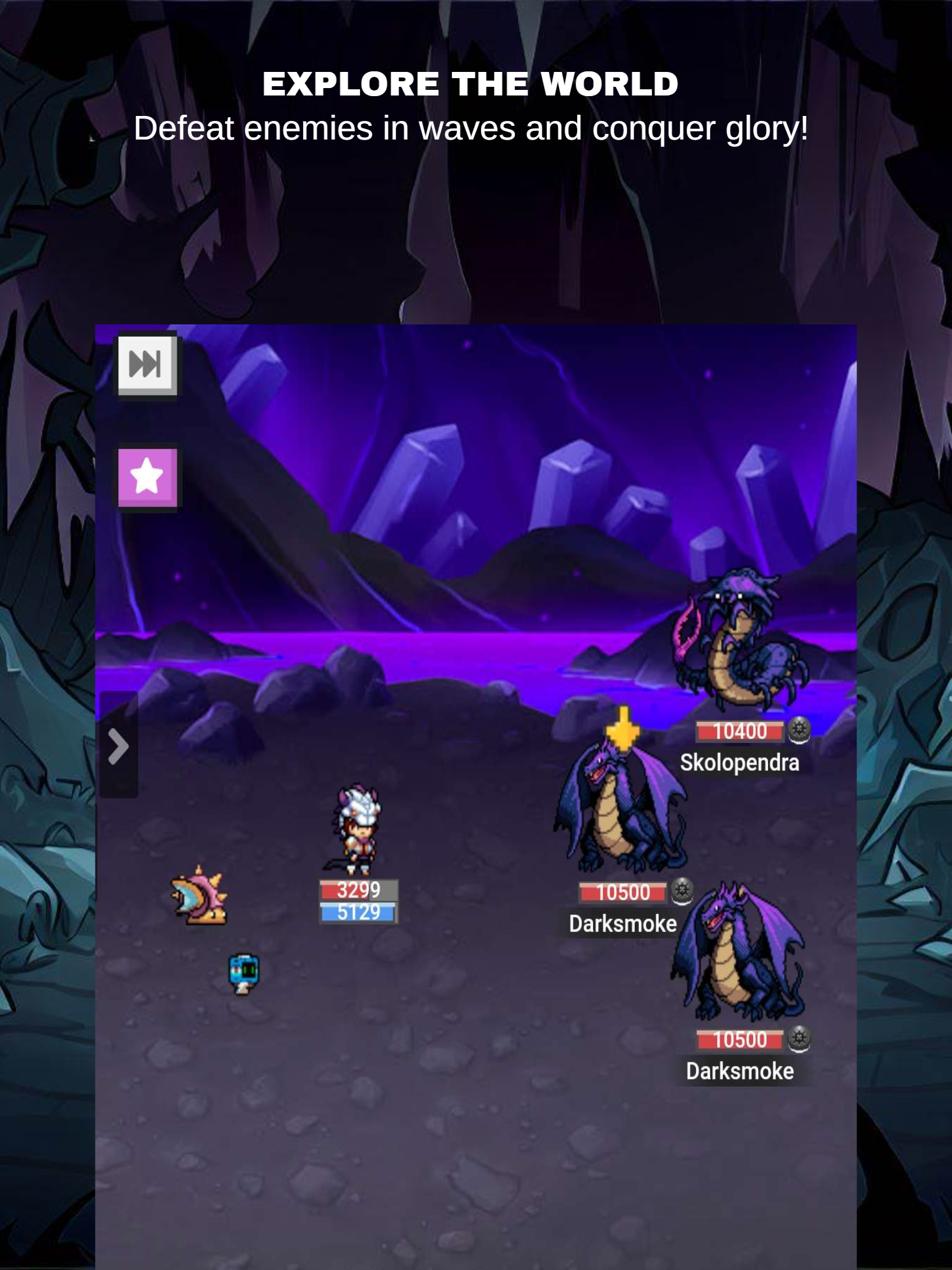Select the Skolopendra name label
Screen dimensions: 952x1270
741,763
